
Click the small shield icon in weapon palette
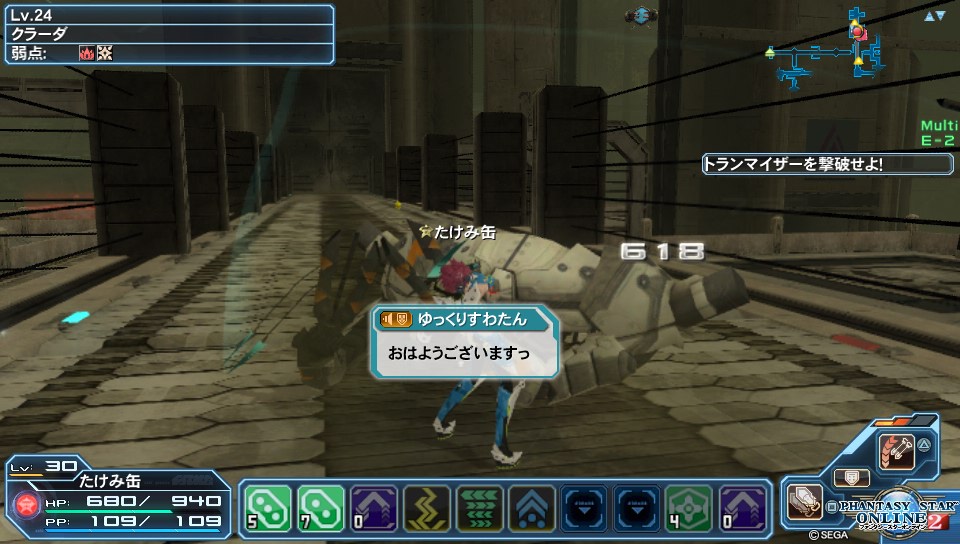851,478
